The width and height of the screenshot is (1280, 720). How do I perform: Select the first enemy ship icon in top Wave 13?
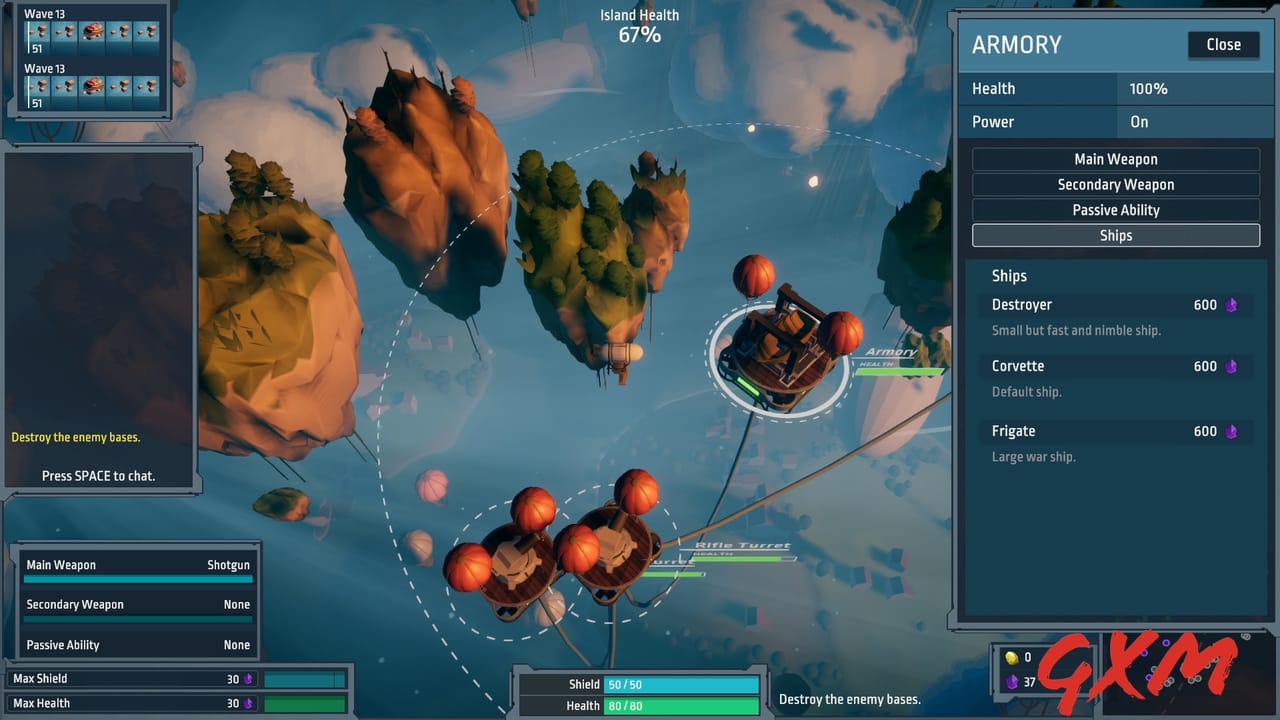[37, 31]
